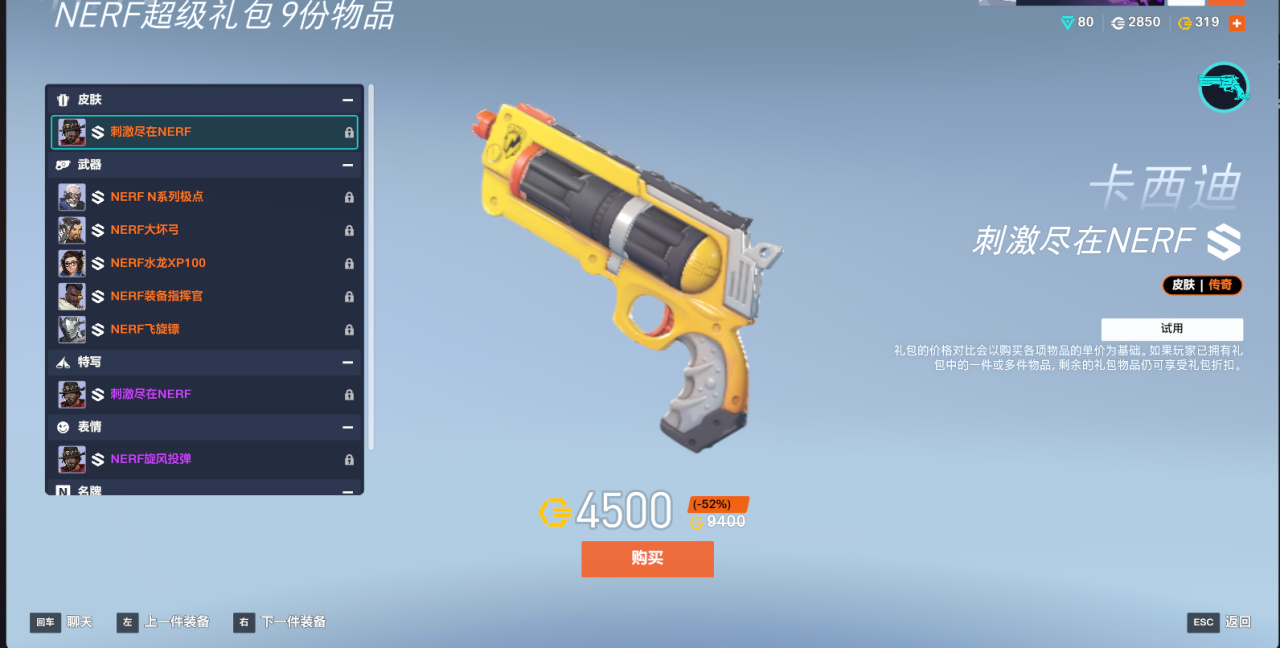Buy the NERF bundle with 购买
1280x648 pixels.
[647, 559]
